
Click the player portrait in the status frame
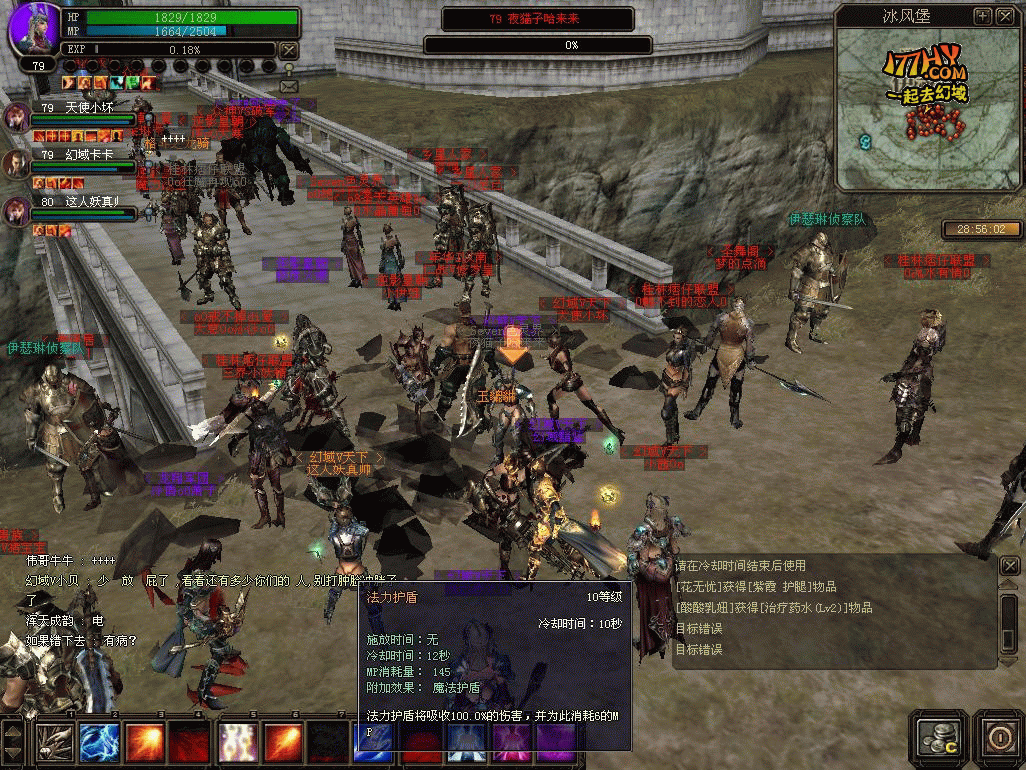coord(33,30)
